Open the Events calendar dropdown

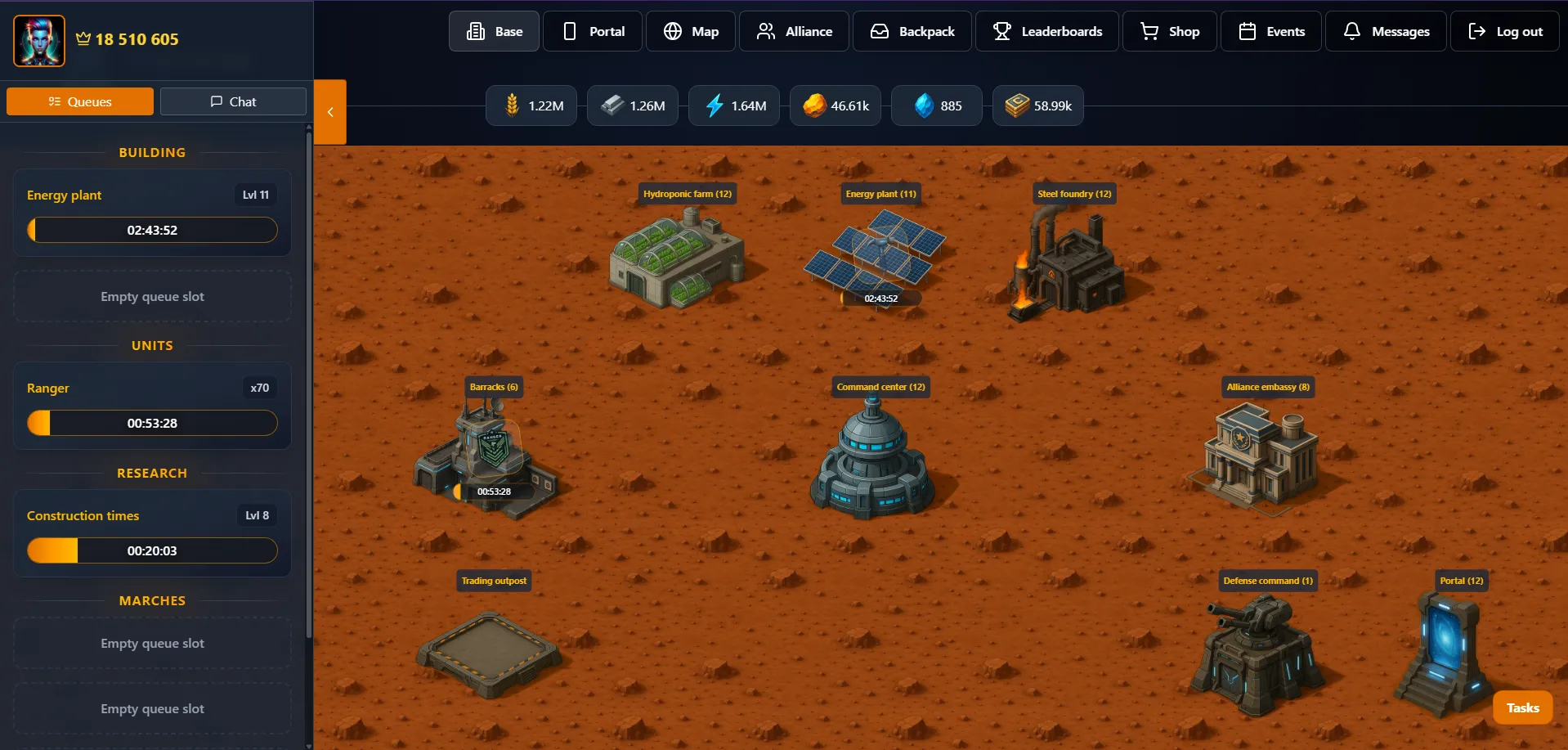[1270, 30]
